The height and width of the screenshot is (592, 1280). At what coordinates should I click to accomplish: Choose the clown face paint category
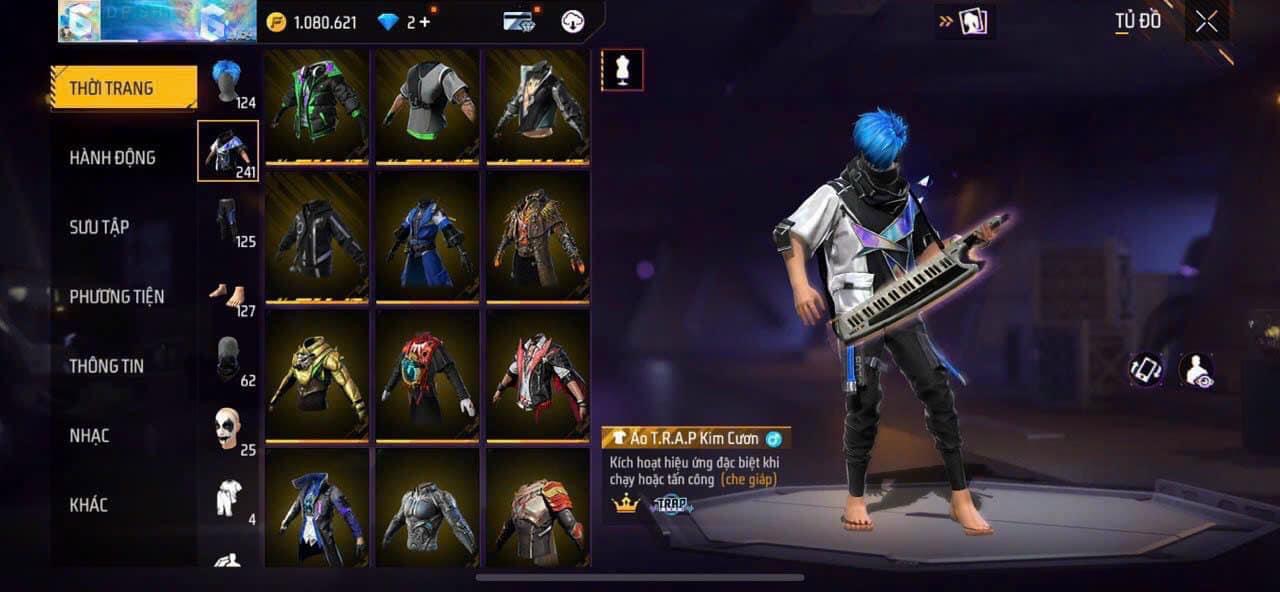228,428
